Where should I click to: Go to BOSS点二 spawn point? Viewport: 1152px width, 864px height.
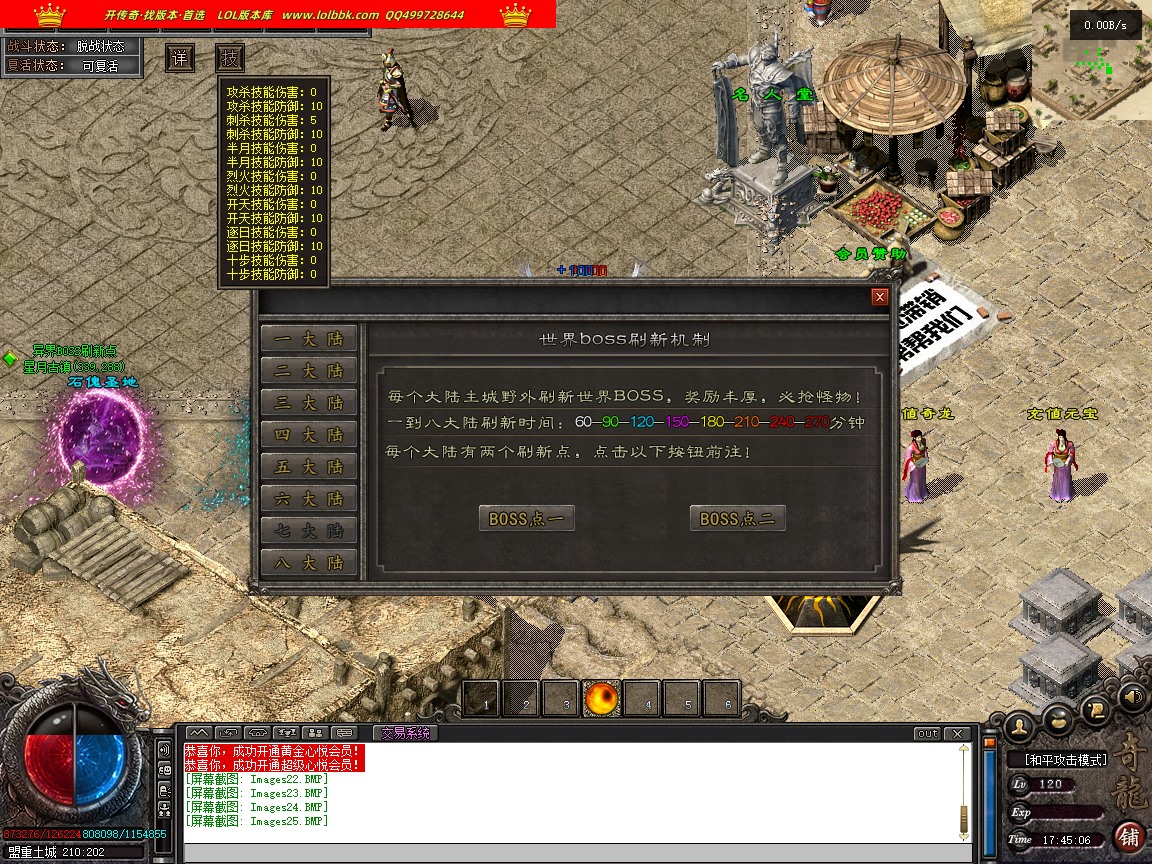click(738, 519)
